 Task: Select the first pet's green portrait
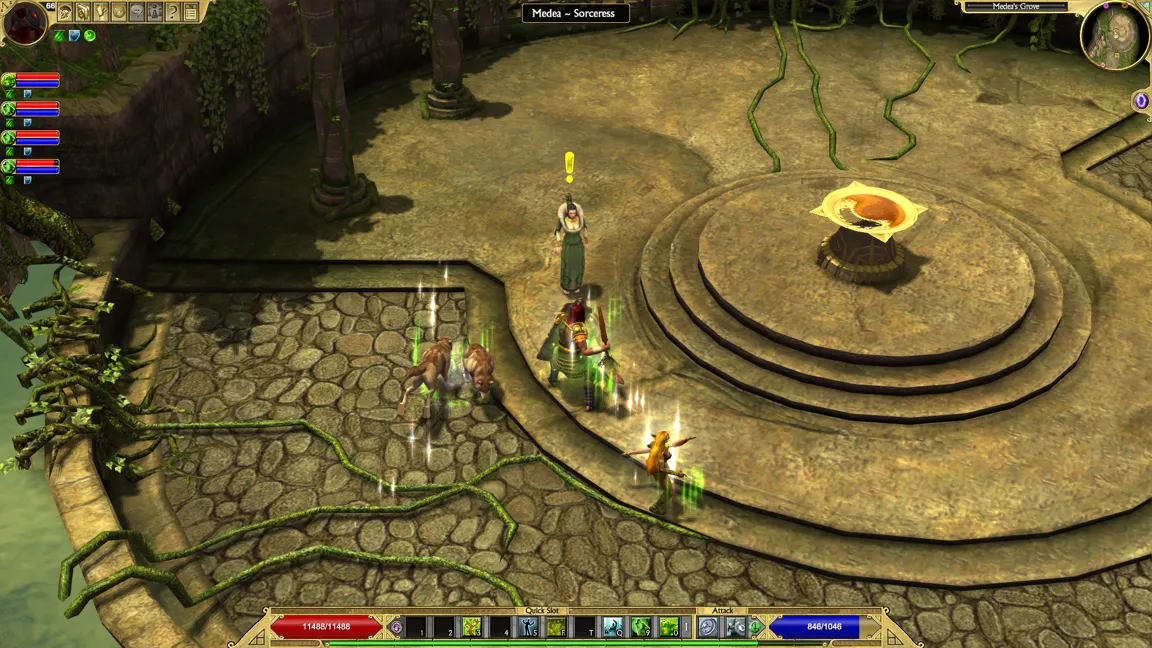pyautogui.click(x=9, y=80)
